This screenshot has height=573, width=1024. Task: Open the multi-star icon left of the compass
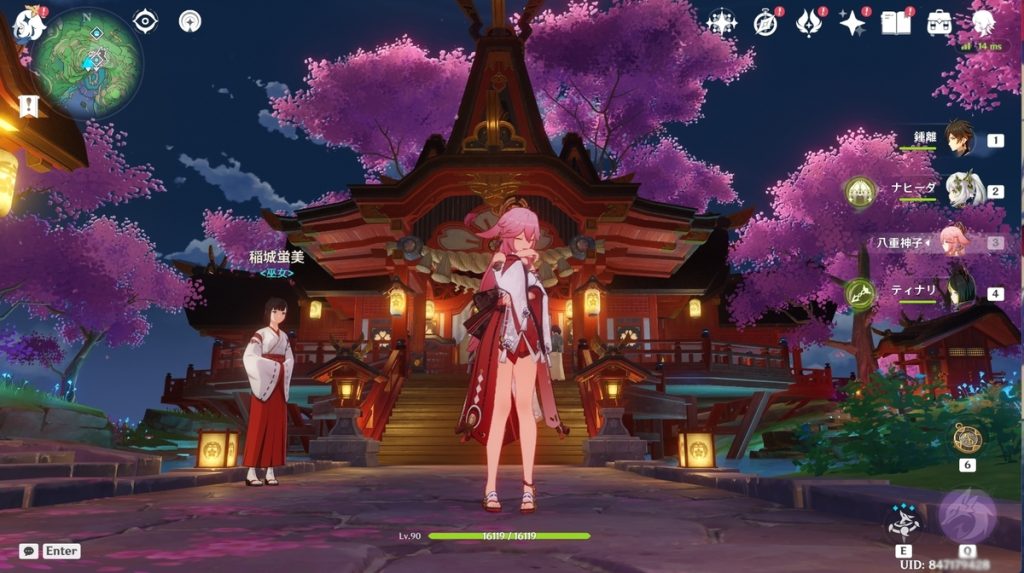[721, 23]
